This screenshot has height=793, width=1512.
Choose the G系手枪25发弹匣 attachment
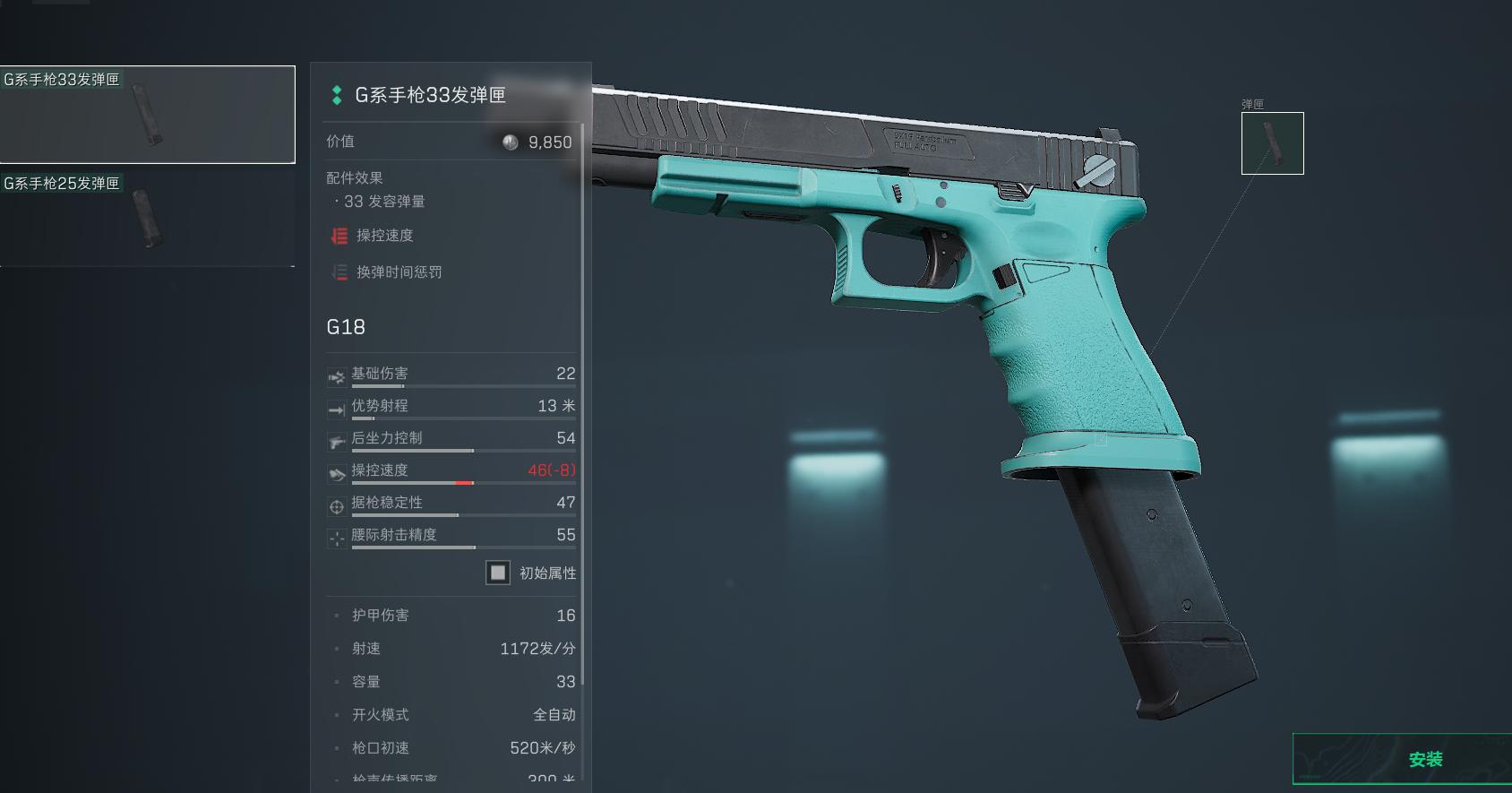point(147,219)
